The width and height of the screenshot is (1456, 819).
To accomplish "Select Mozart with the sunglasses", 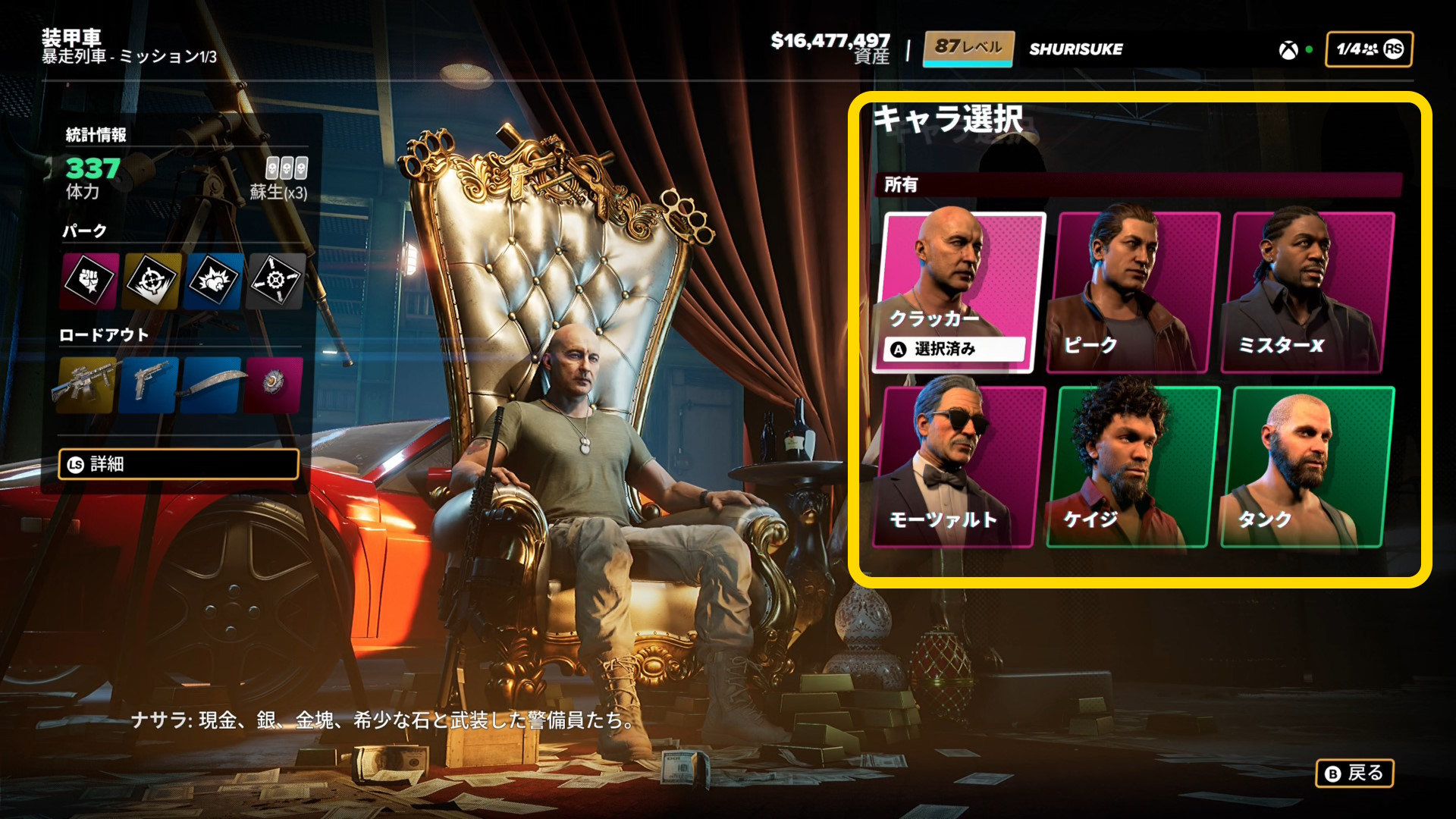I will [960, 466].
